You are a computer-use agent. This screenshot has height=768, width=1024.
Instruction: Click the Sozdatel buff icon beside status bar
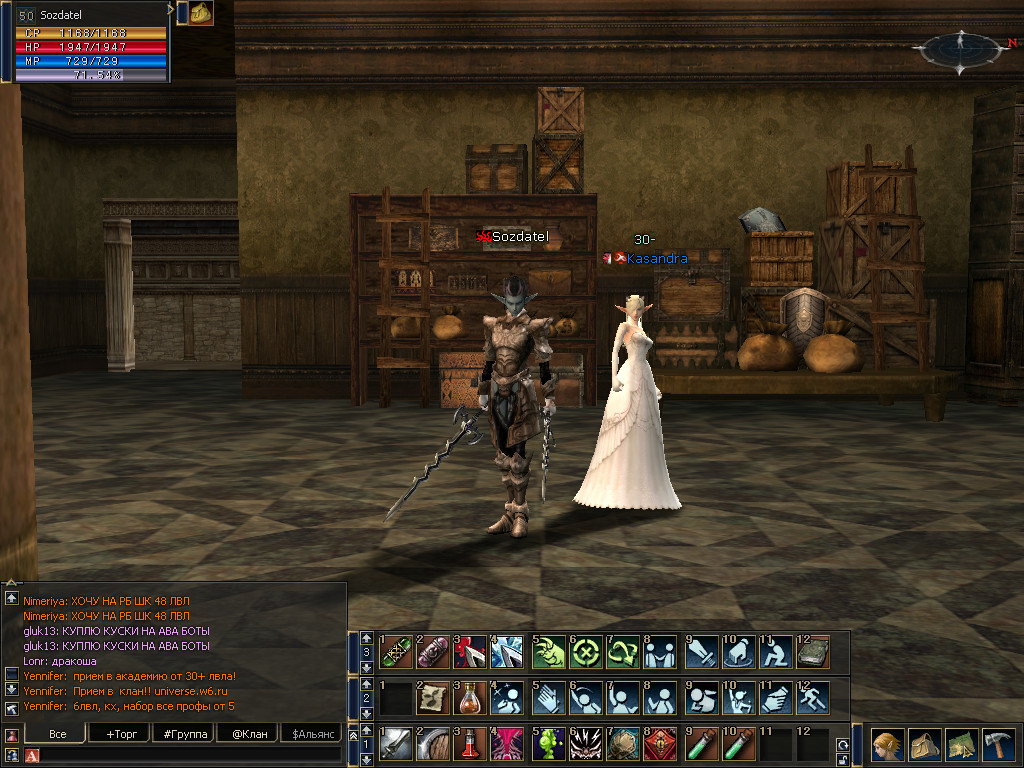coord(201,13)
